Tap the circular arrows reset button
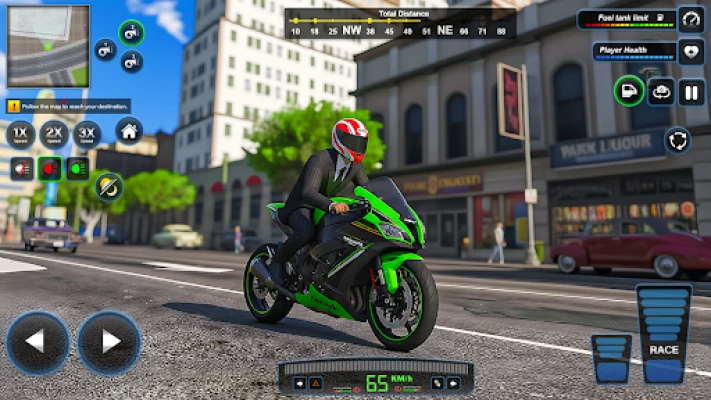This screenshot has height=400, width=711. (x=678, y=140)
